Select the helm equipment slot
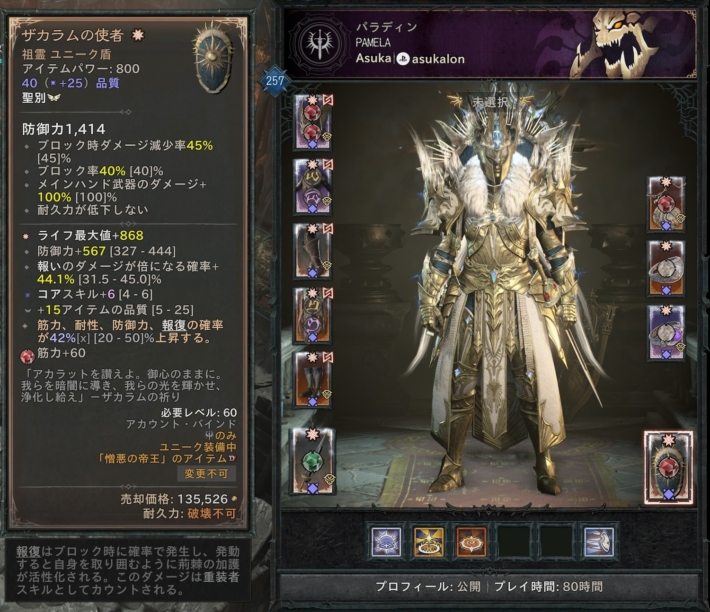 pyautogui.click(x=308, y=120)
